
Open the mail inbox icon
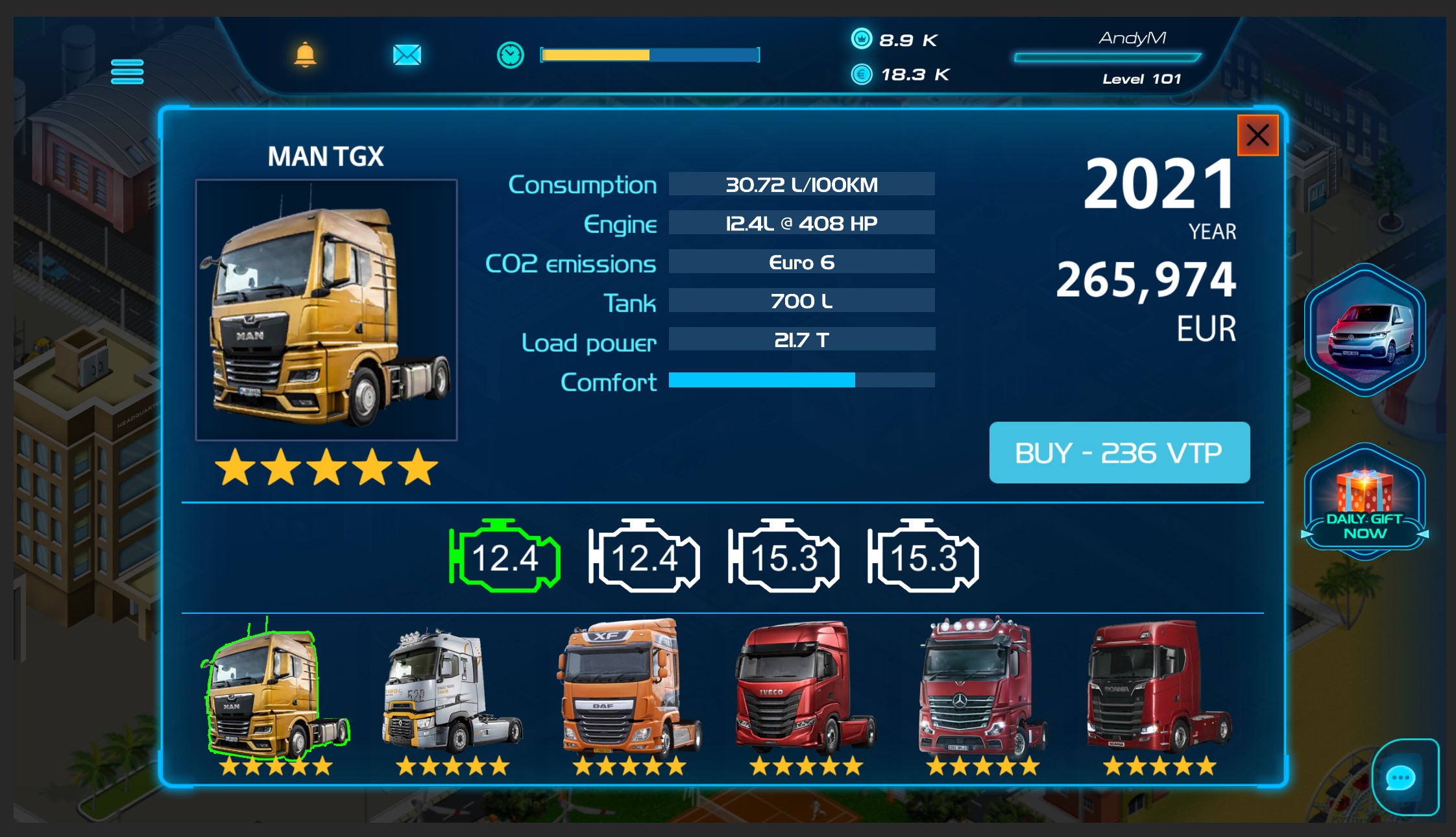point(406,56)
